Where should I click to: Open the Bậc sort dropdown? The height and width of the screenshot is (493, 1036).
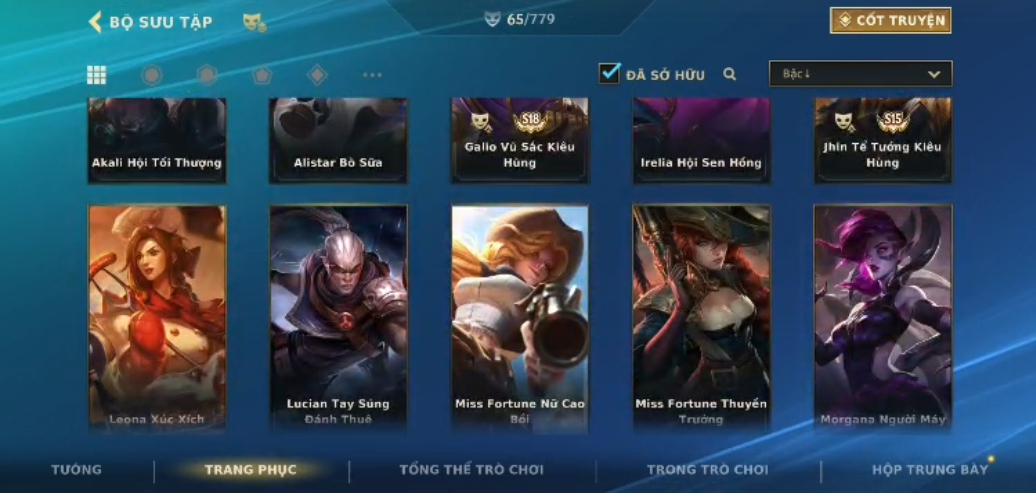point(860,74)
